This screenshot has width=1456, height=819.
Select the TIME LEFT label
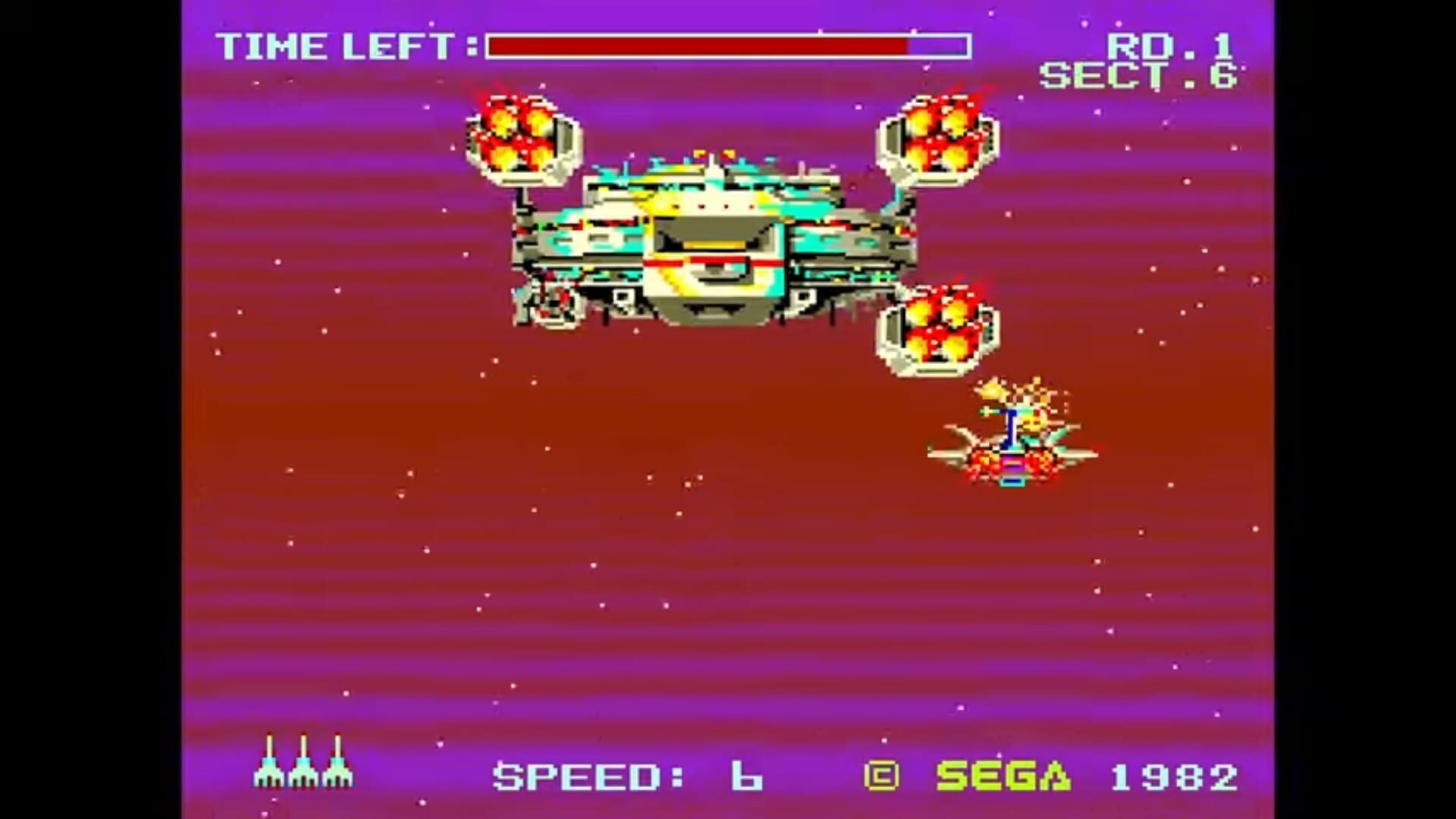click(x=341, y=45)
